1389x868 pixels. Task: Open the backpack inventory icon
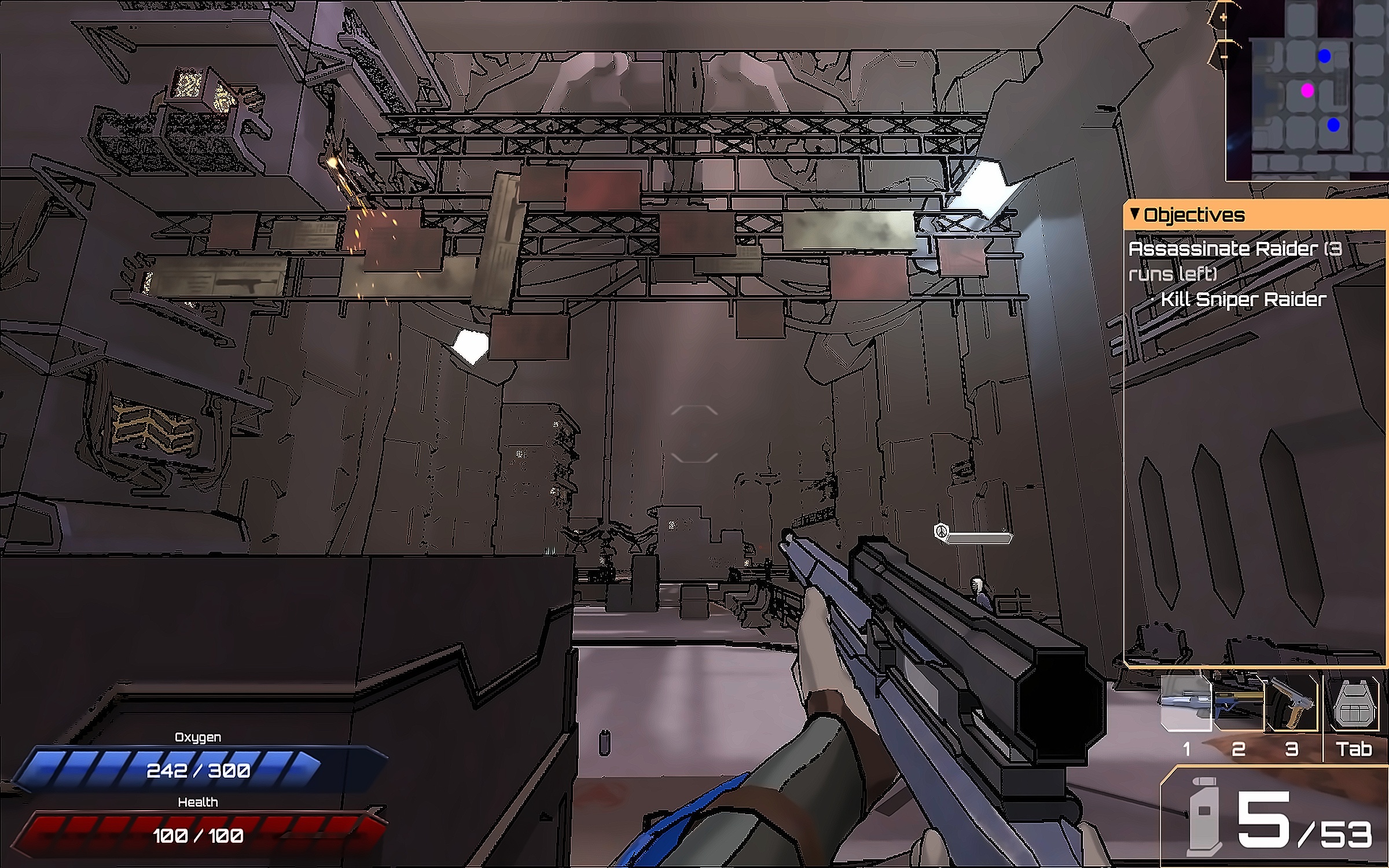tap(1354, 704)
